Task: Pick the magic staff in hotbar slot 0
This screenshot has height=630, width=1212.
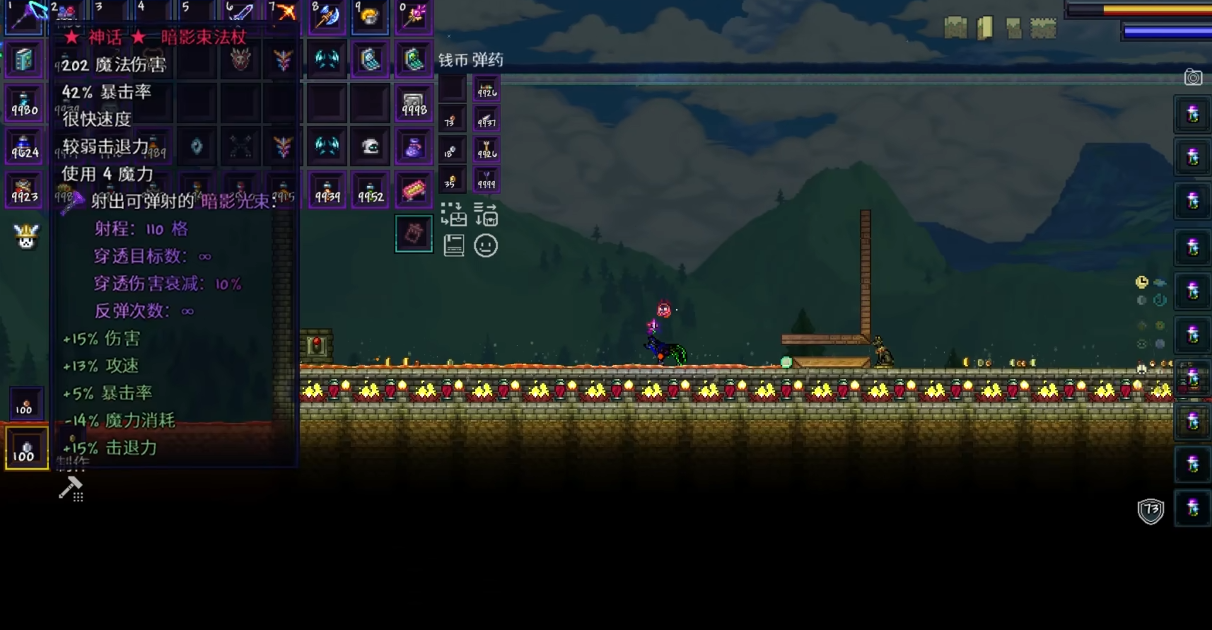Action: click(414, 15)
